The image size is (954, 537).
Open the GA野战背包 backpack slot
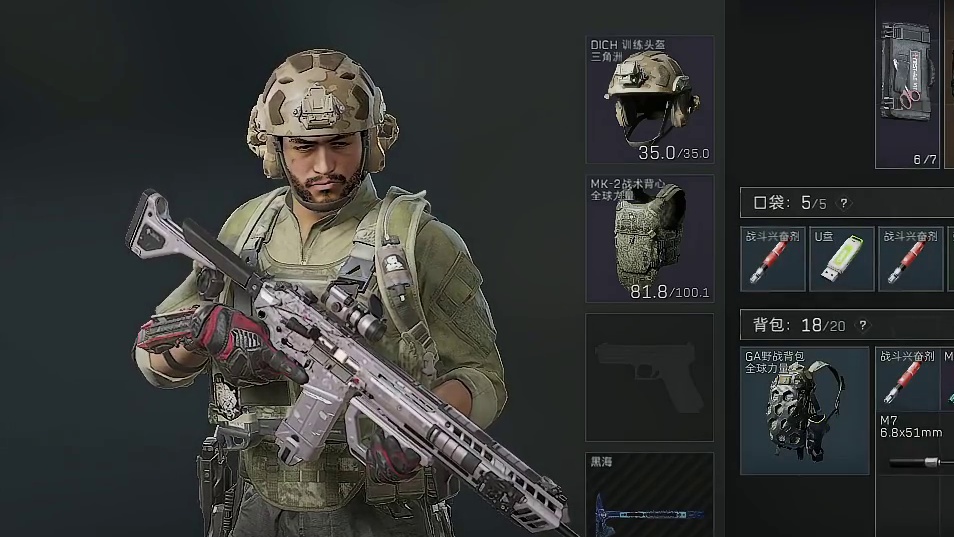pos(805,410)
